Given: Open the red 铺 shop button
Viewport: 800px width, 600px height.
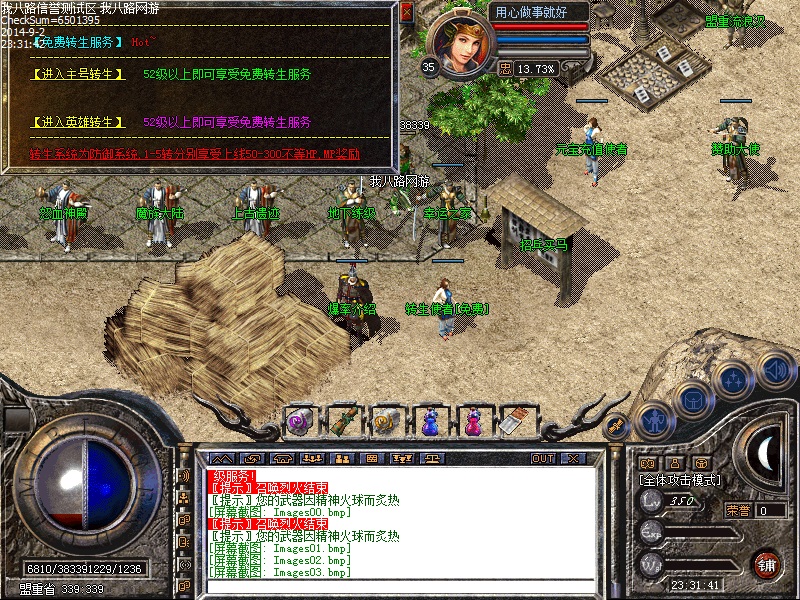Looking at the screenshot, I should click(766, 564).
